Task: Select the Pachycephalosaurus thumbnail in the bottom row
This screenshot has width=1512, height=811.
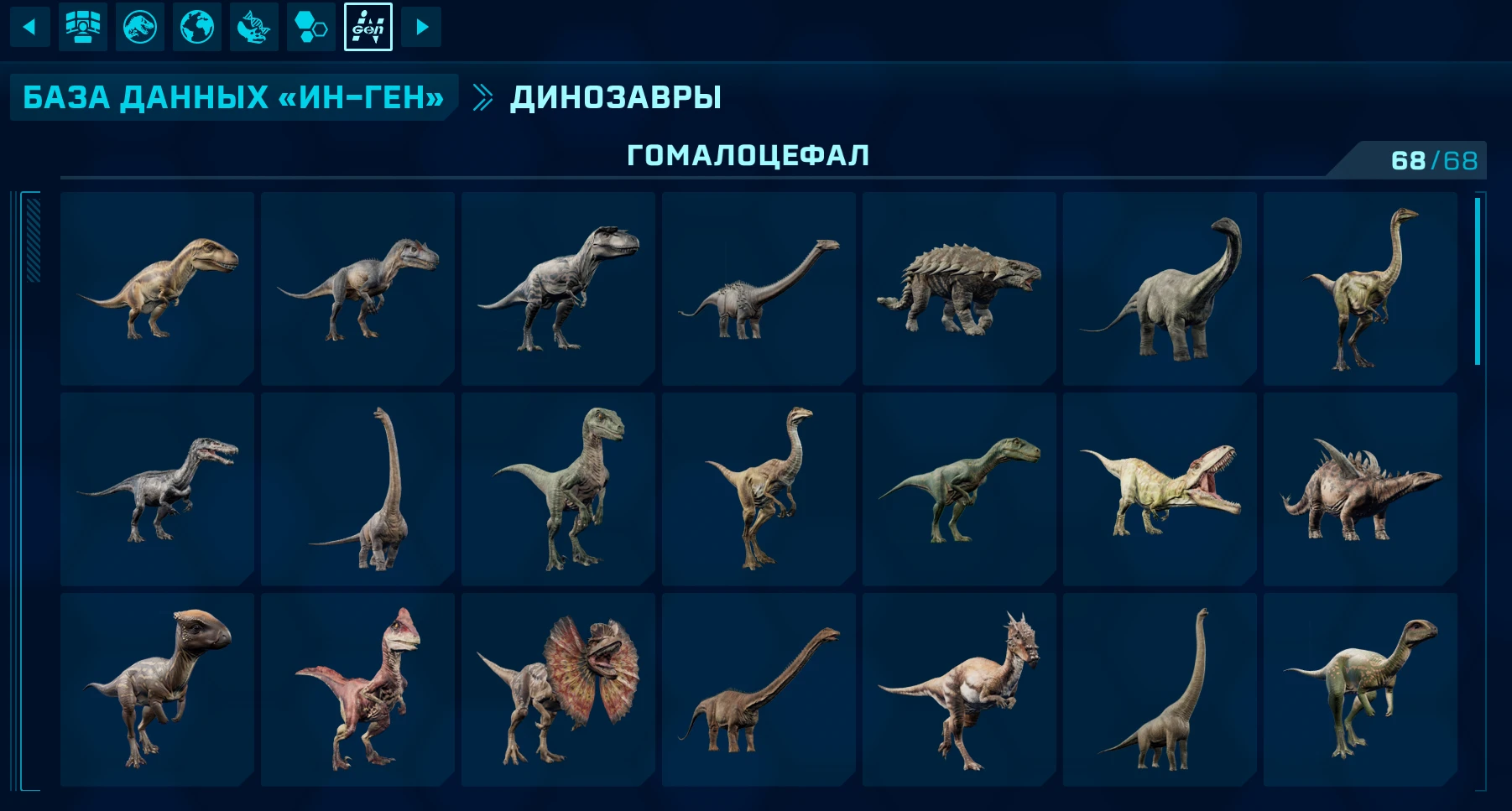Action: 156,687
